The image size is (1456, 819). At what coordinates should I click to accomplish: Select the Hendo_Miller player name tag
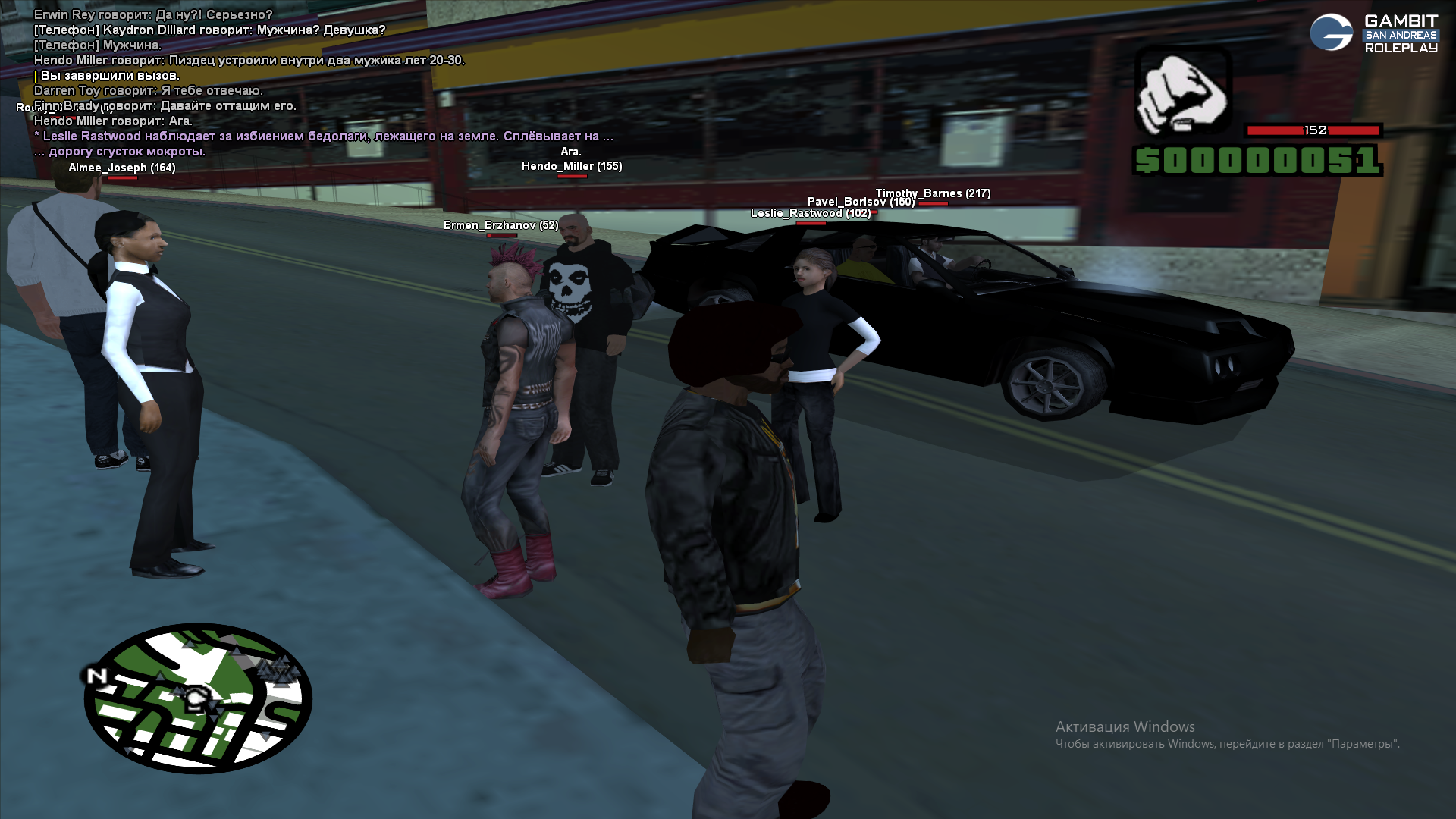[572, 166]
